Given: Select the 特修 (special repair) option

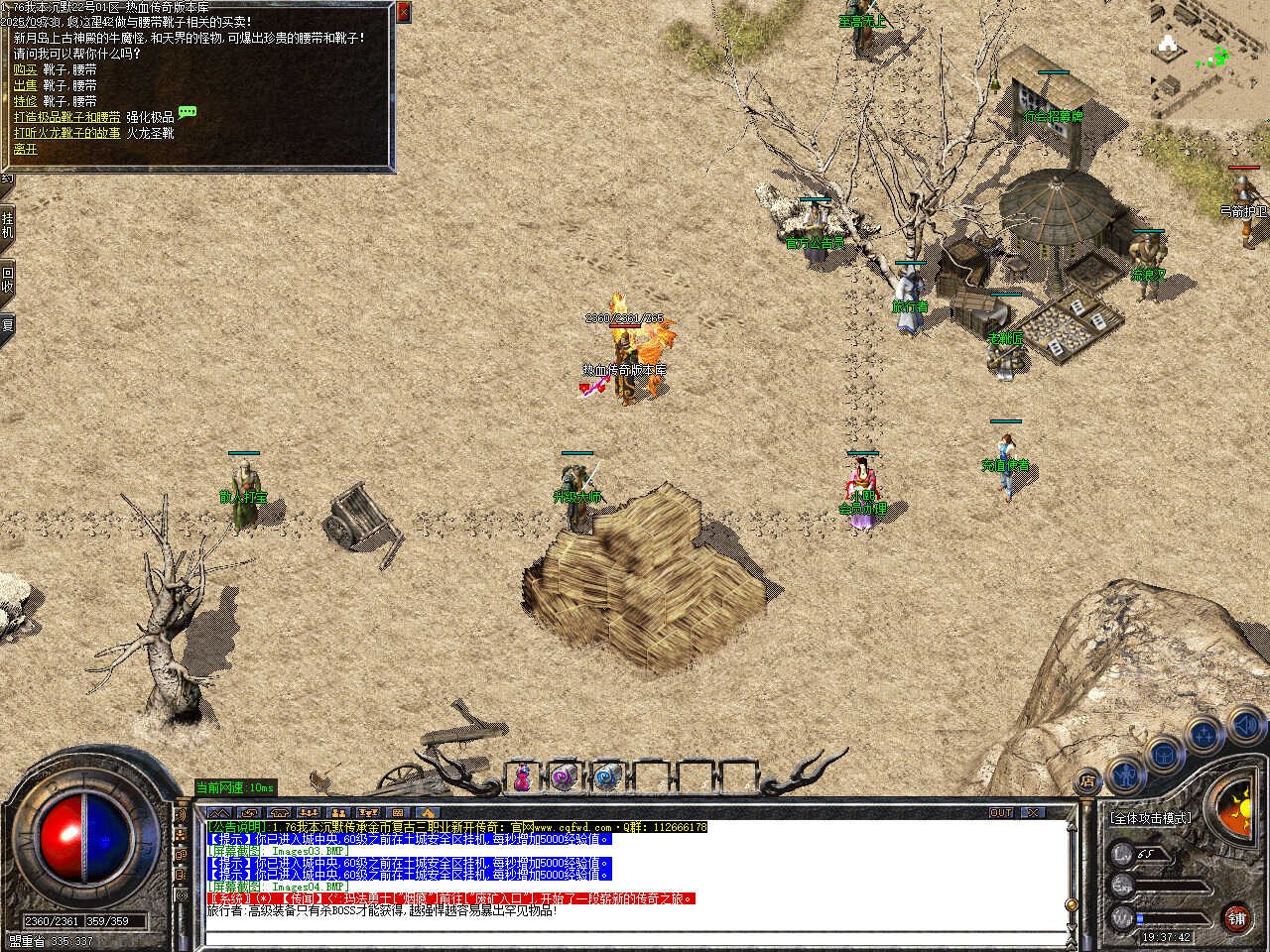Looking at the screenshot, I should pyautogui.click(x=25, y=101).
